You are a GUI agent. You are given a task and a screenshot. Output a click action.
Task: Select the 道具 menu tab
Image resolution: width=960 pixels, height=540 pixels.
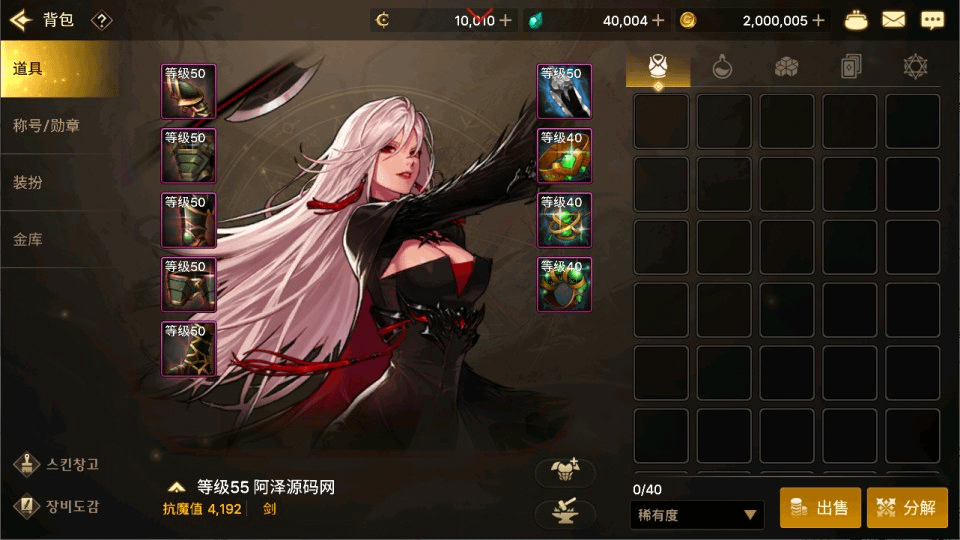point(58,69)
